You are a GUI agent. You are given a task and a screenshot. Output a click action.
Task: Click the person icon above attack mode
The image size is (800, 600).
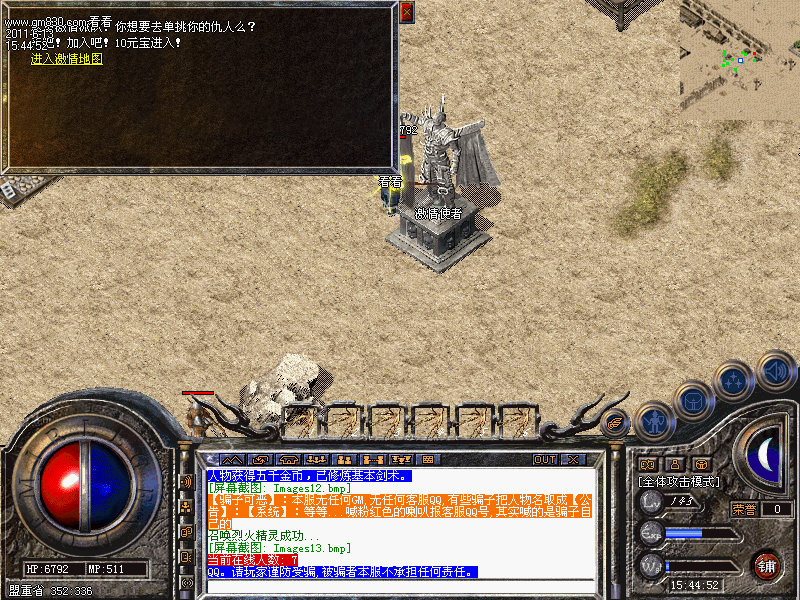click(x=674, y=464)
